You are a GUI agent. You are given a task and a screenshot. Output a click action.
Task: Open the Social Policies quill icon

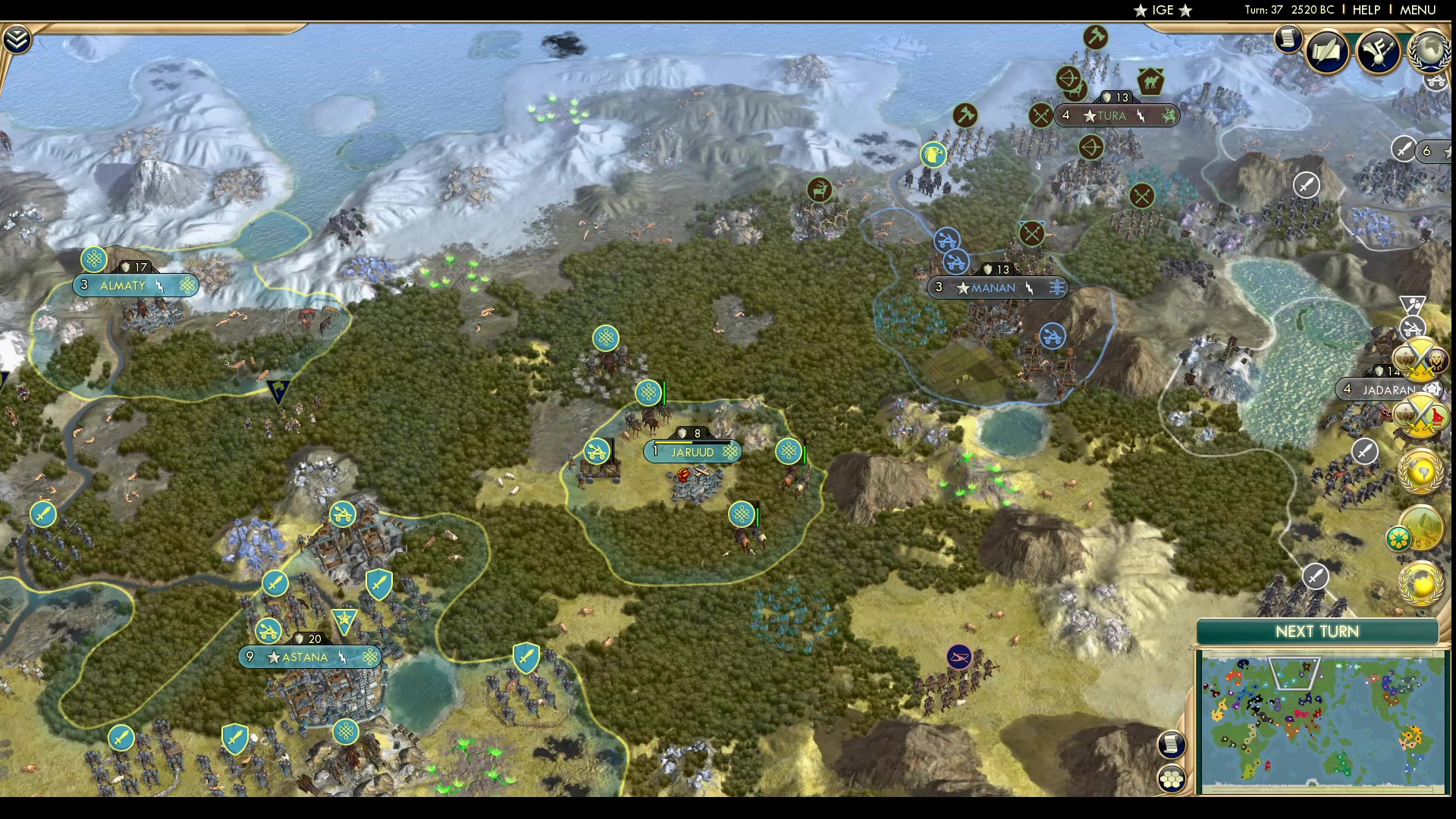(1329, 50)
